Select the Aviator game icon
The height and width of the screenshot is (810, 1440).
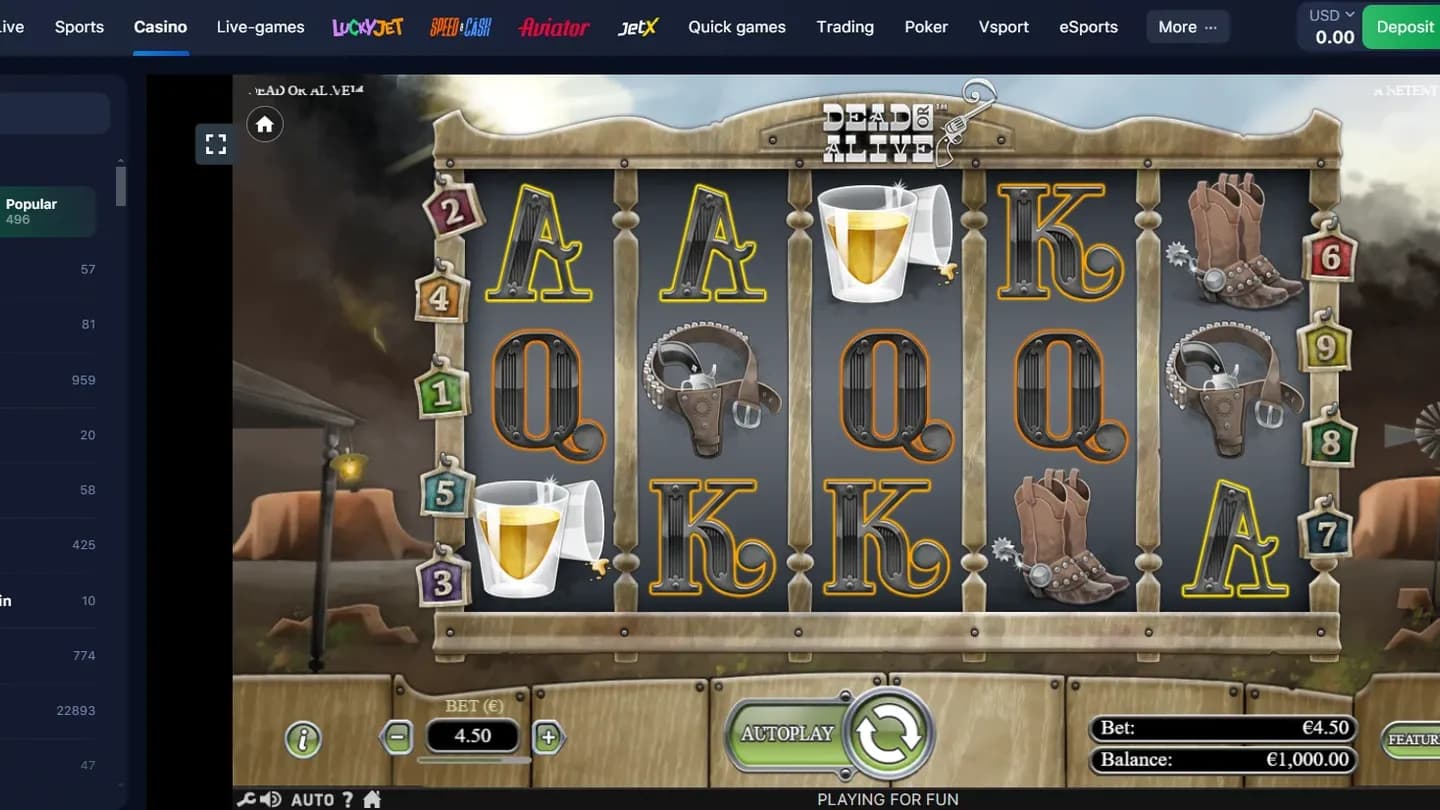coord(554,27)
